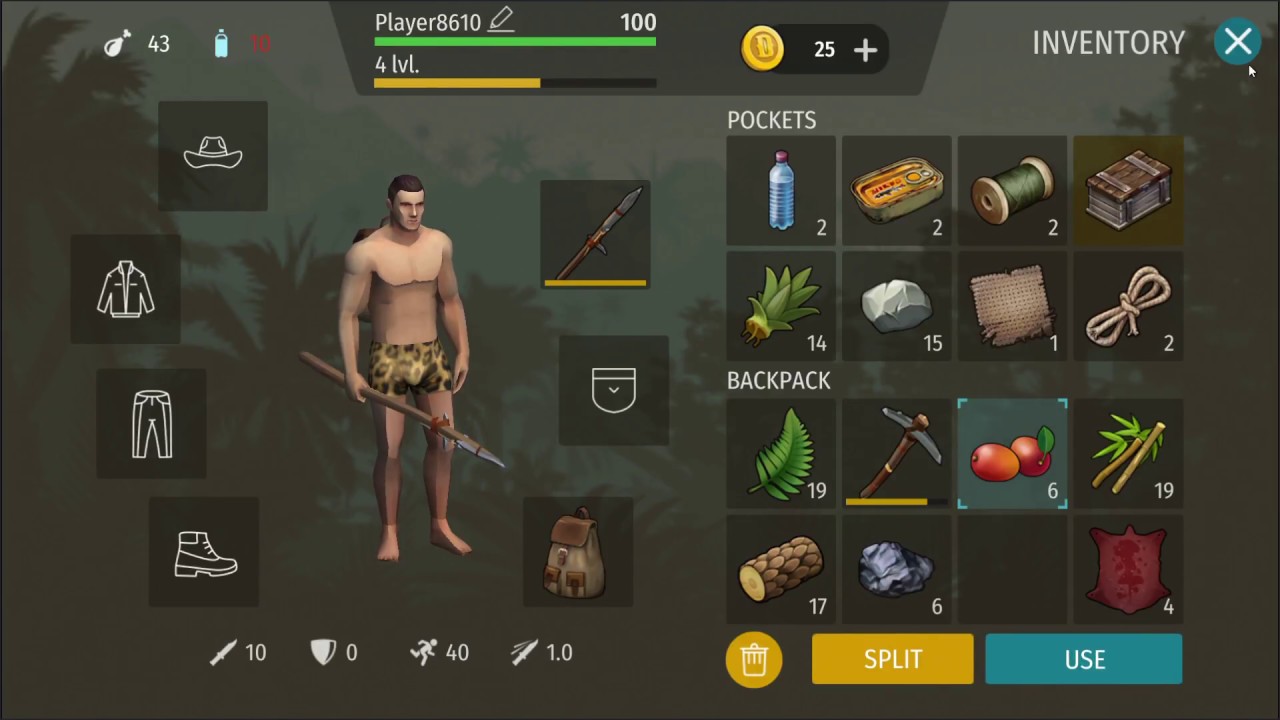Open the equipped spear weapon slot
This screenshot has width=1280, height=720.
[x=595, y=235]
